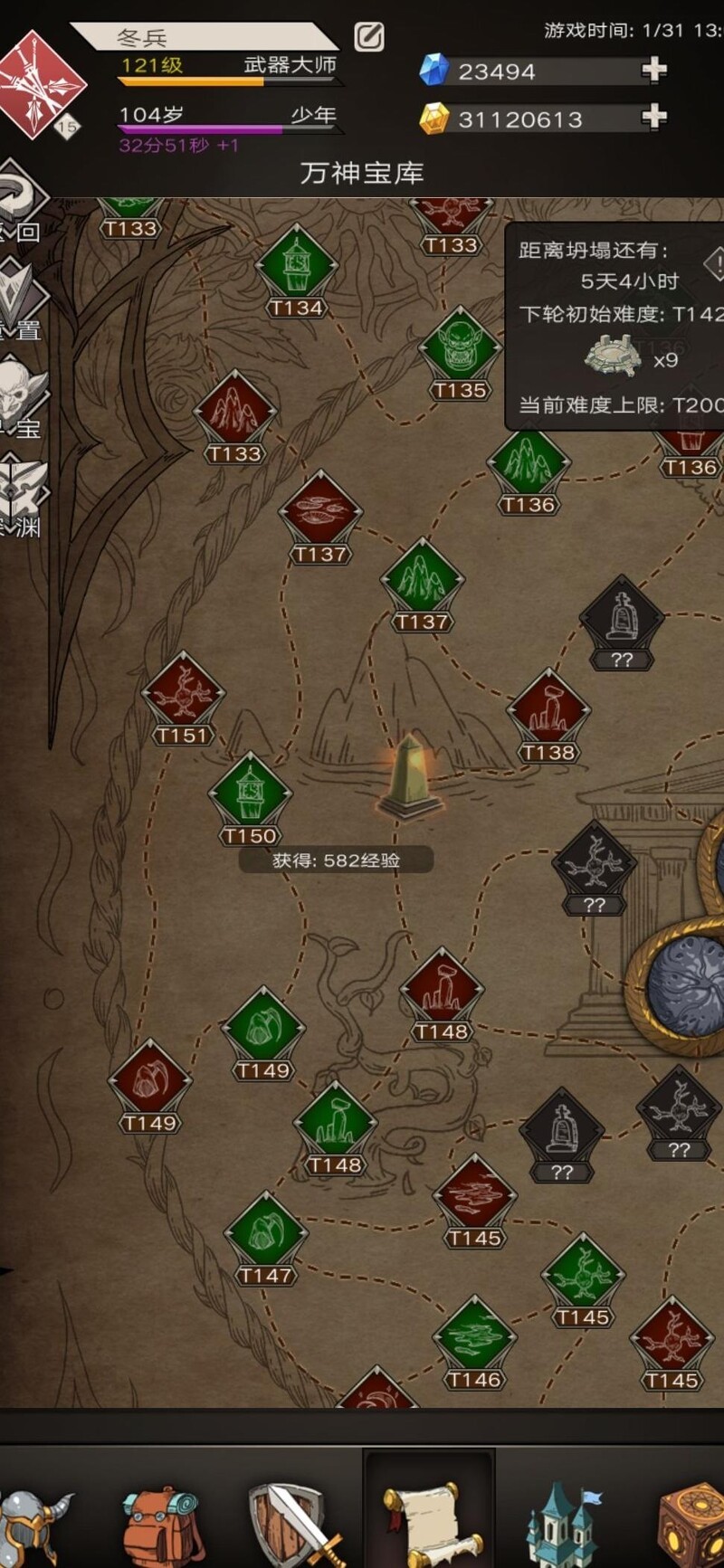This screenshot has height=1568, width=724.
Task: Select the T138 red stone node
Action: pyautogui.click(x=548, y=713)
